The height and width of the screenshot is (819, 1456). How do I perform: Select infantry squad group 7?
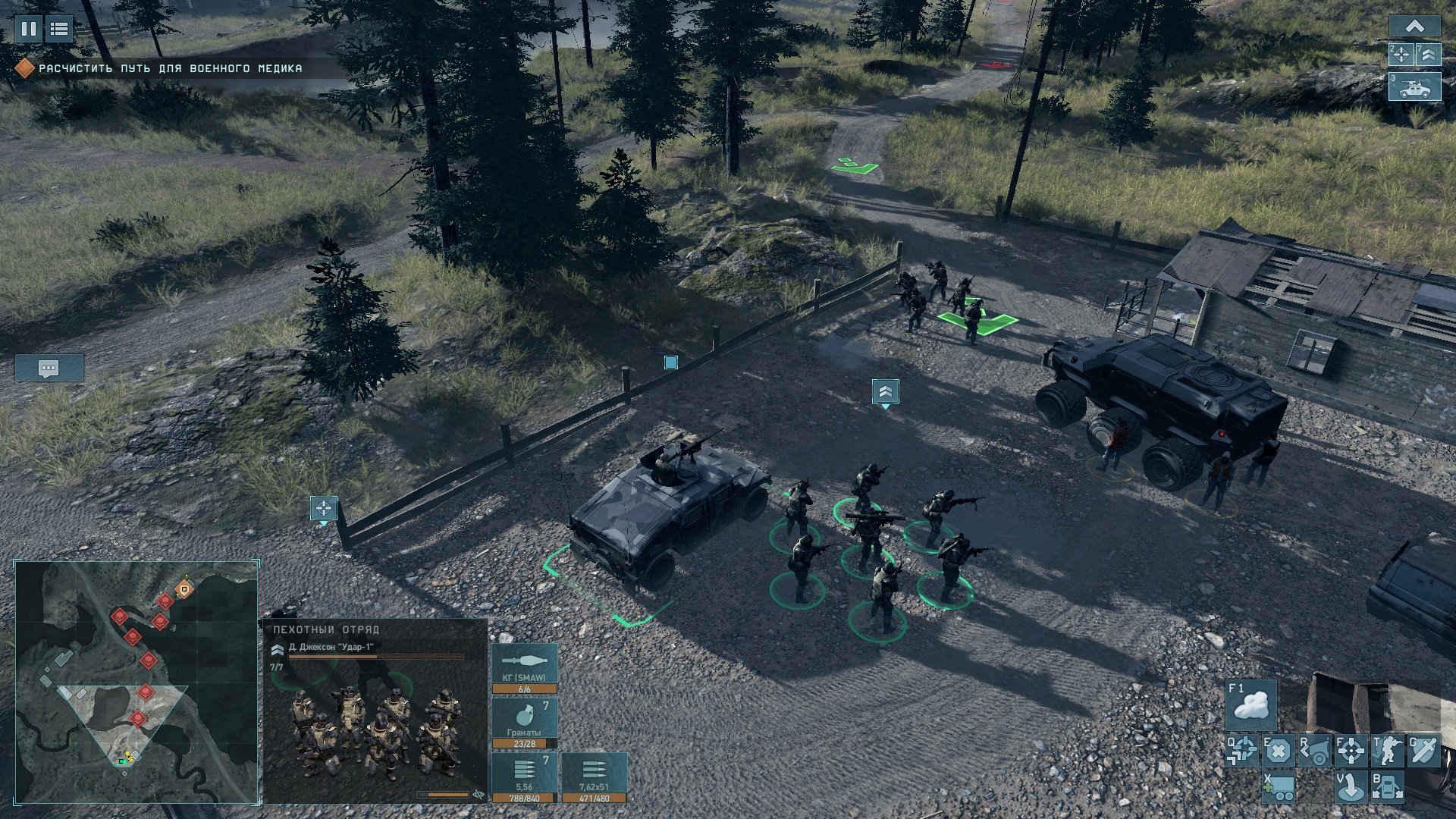pyautogui.click(x=1428, y=55)
